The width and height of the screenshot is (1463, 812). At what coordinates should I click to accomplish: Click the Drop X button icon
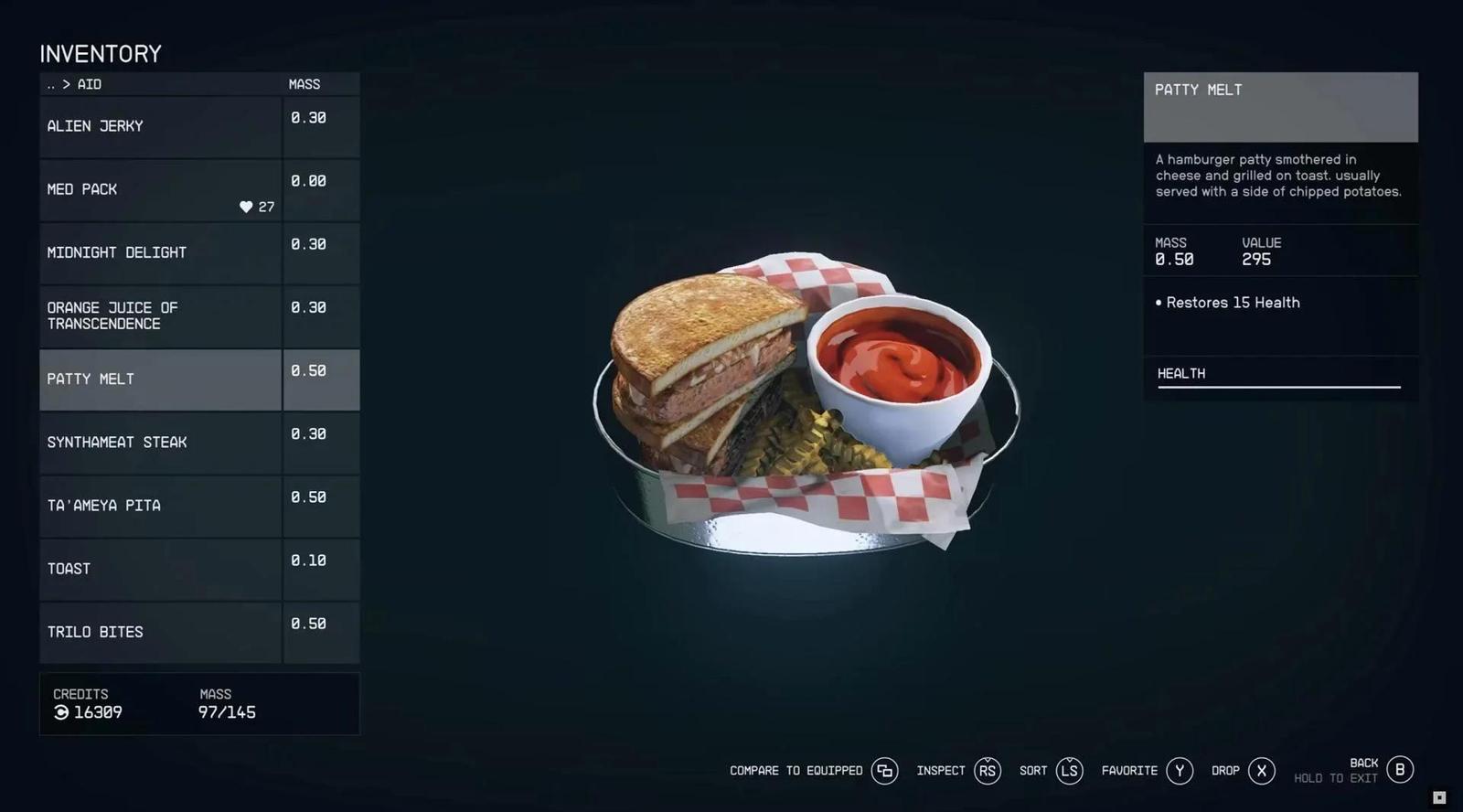[x=1260, y=771]
